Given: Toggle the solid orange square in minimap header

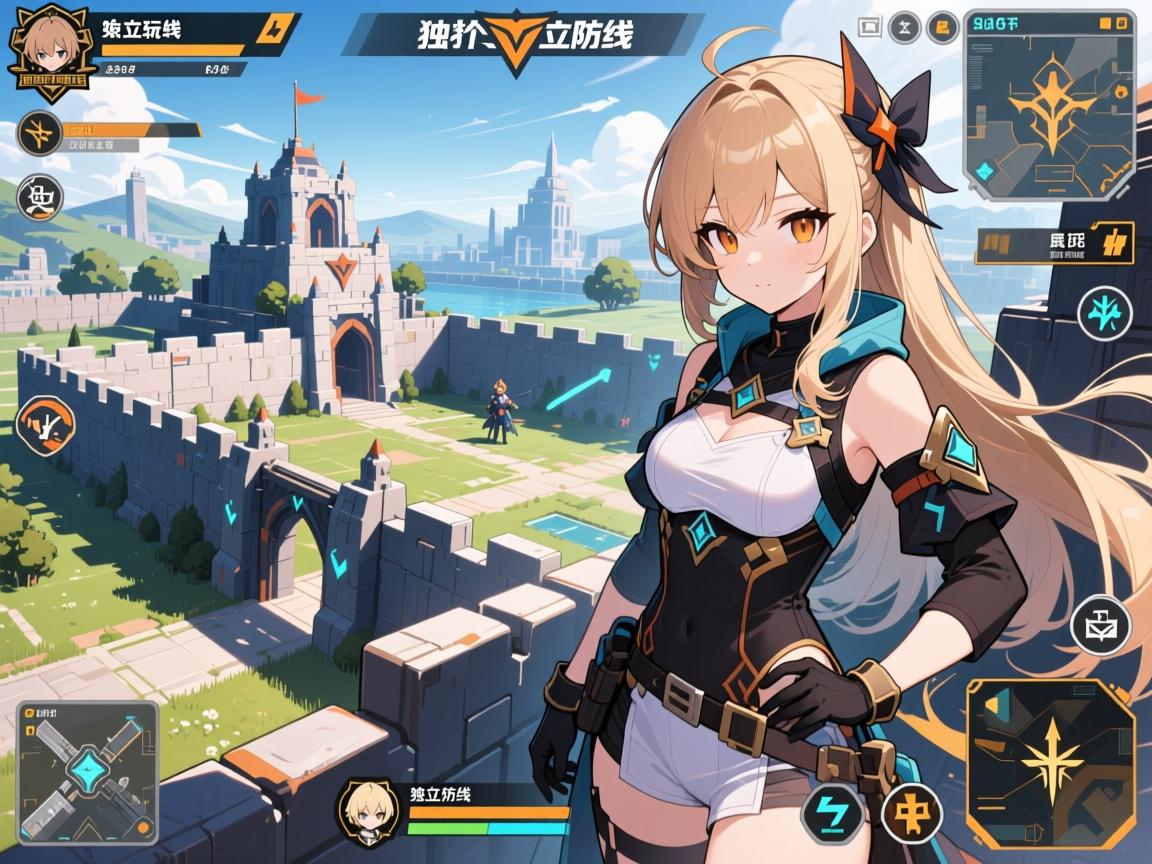Looking at the screenshot, I should (x=1105, y=22).
